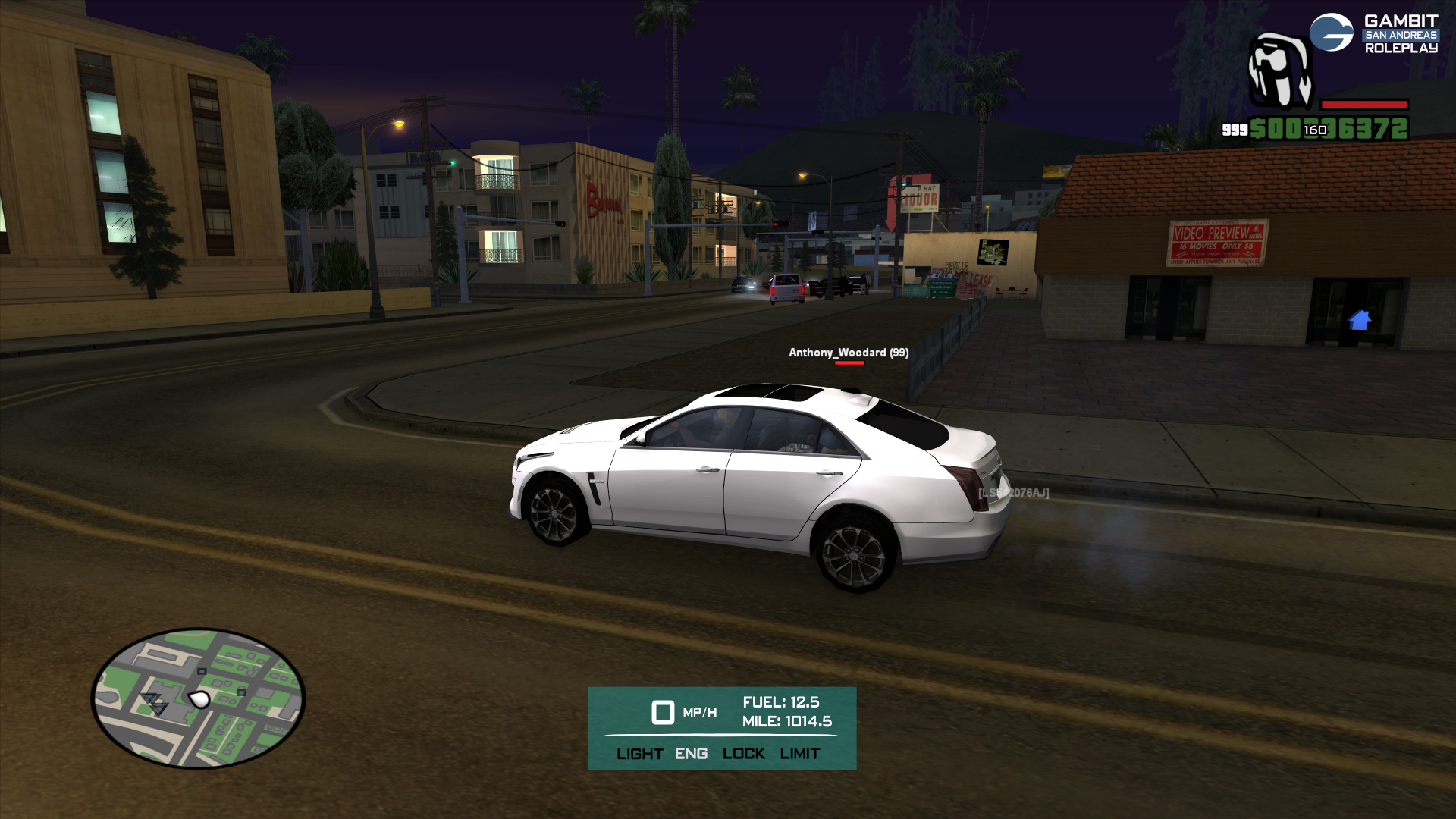The width and height of the screenshot is (1456, 819).
Task: Select the fist weapon icon
Action: pyautogui.click(x=1280, y=72)
